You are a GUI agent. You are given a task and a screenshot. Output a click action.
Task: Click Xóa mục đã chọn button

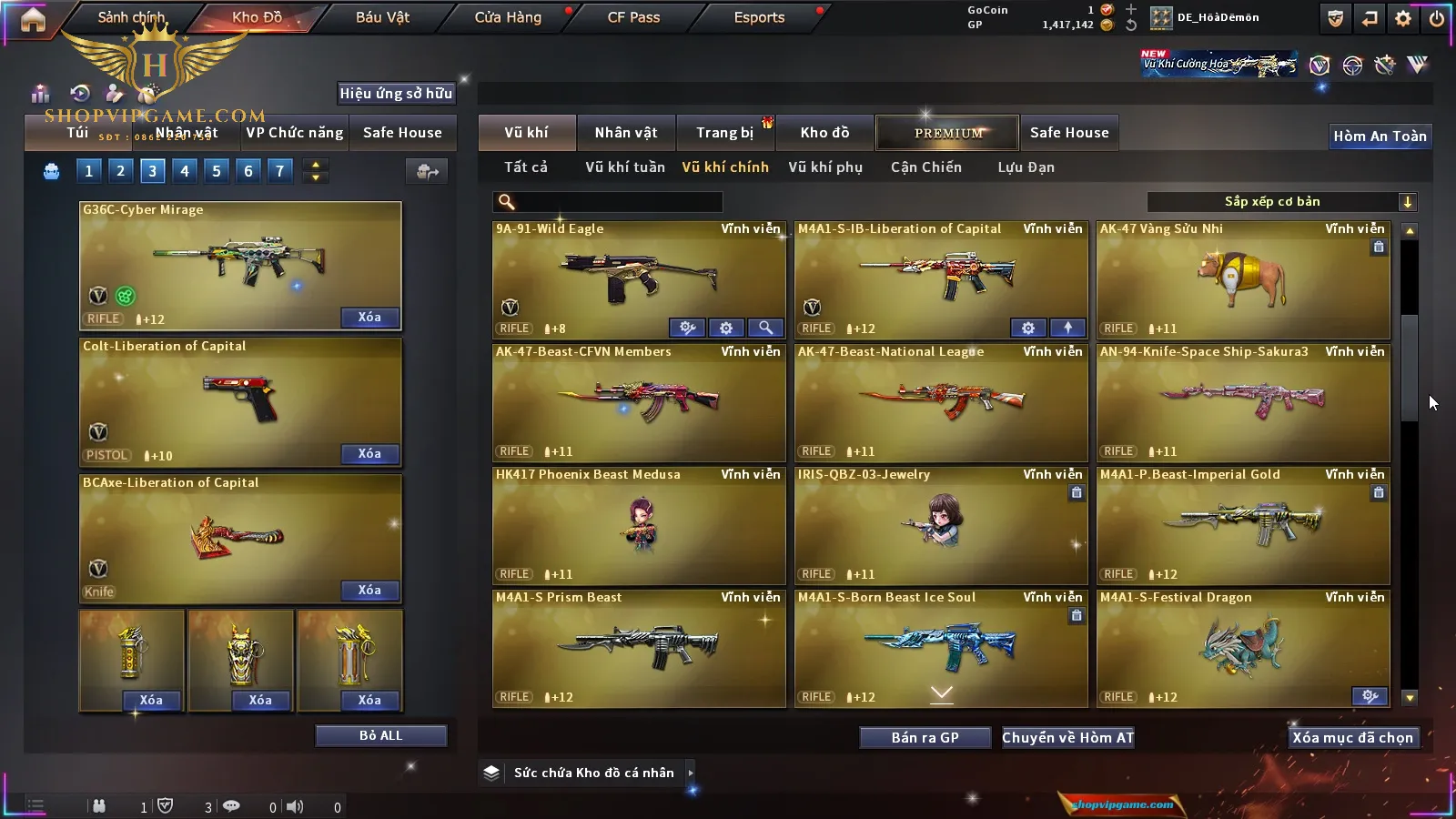point(1352,737)
